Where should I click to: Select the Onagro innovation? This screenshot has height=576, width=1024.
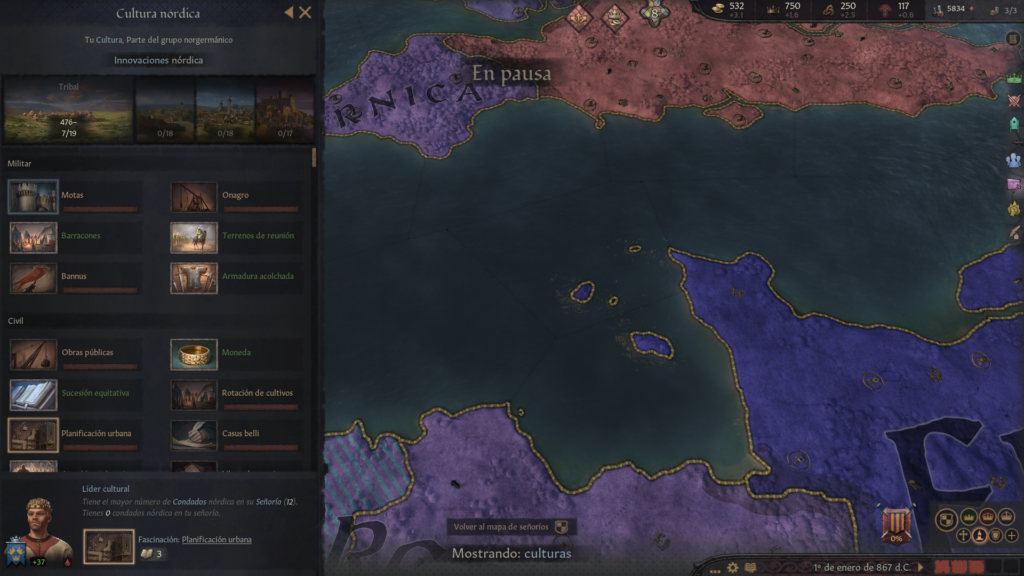click(x=194, y=196)
